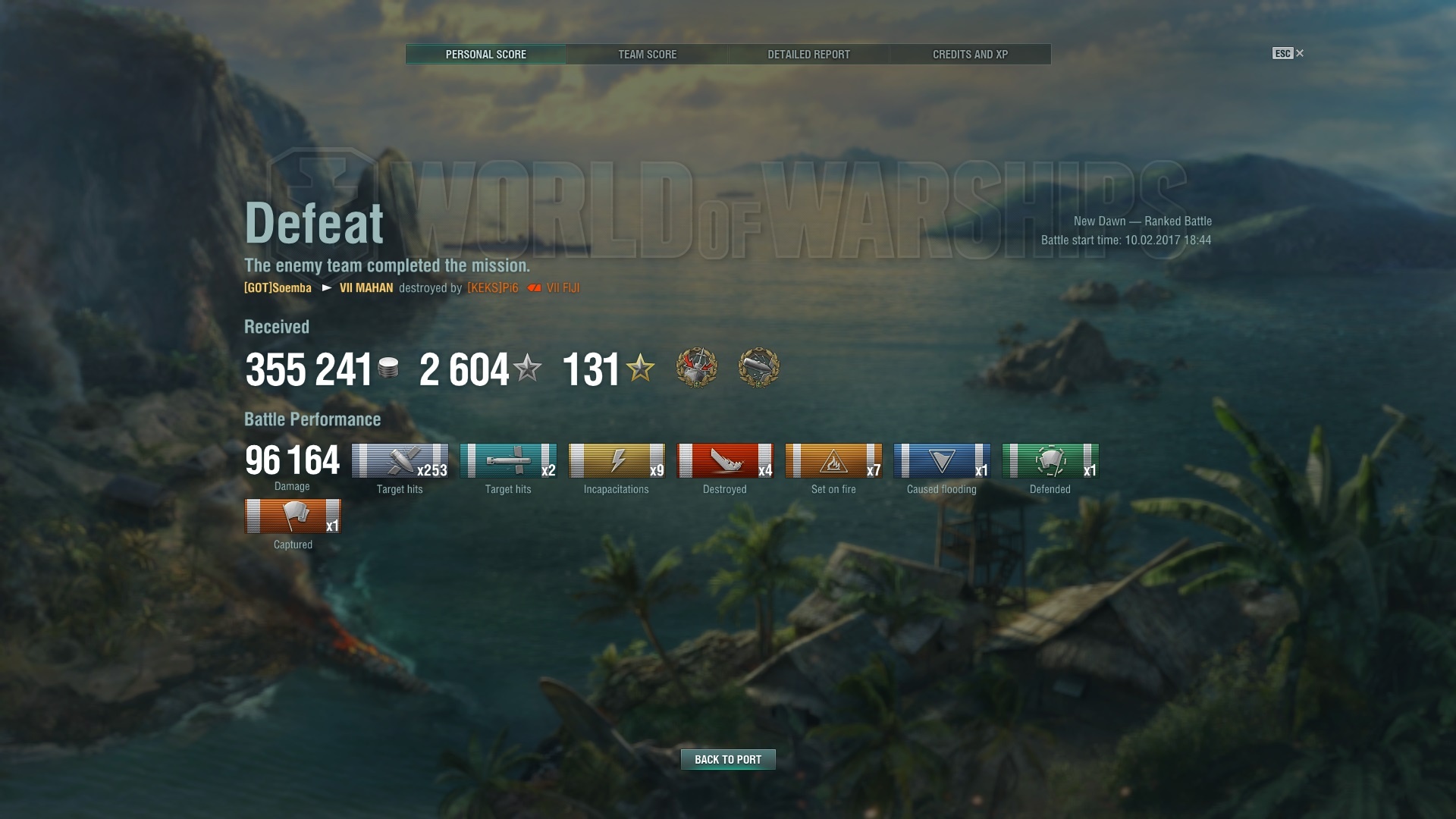Click the Incapacitations ribbon
Viewport: 1456px width, 819px height.
coord(617,461)
